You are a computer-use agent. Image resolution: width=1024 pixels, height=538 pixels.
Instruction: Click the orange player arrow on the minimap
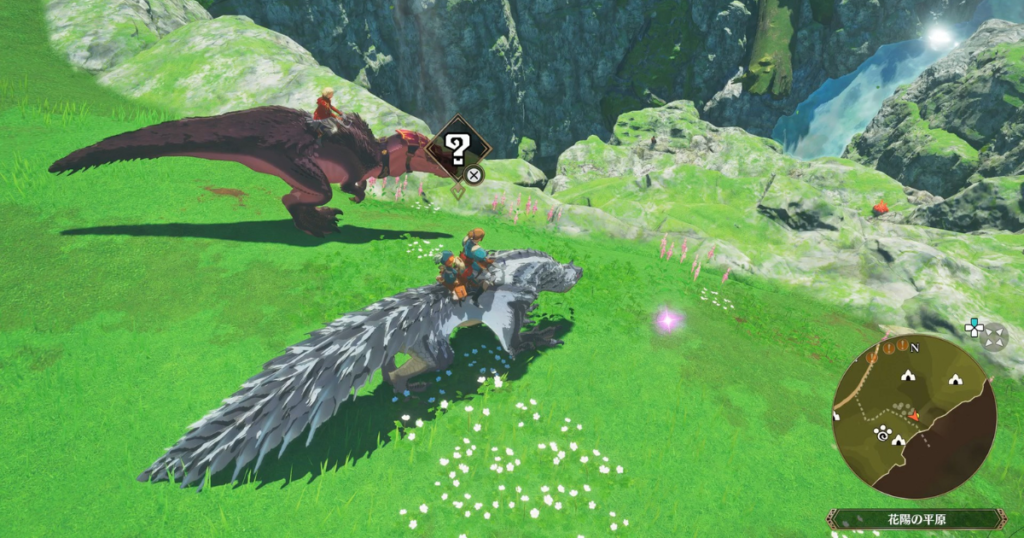[913, 415]
